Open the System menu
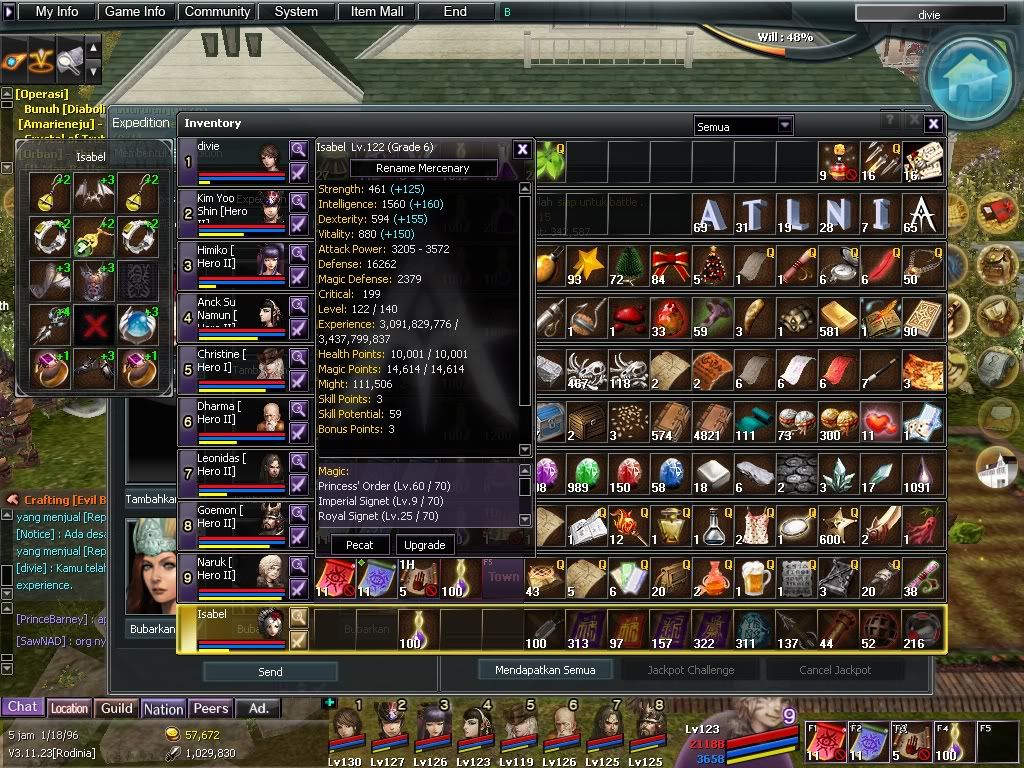 click(x=296, y=12)
